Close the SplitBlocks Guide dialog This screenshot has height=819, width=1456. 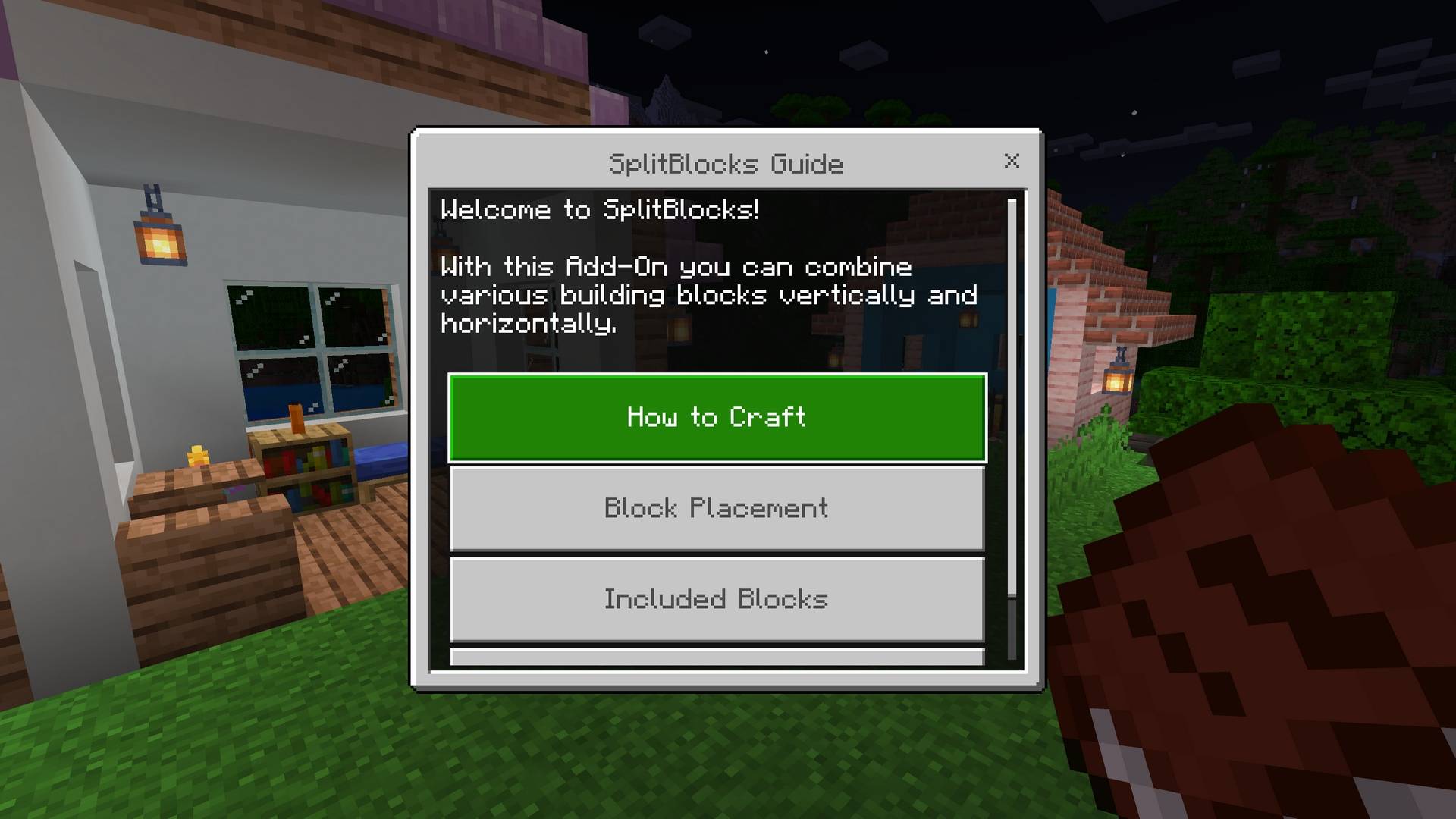[1013, 162]
